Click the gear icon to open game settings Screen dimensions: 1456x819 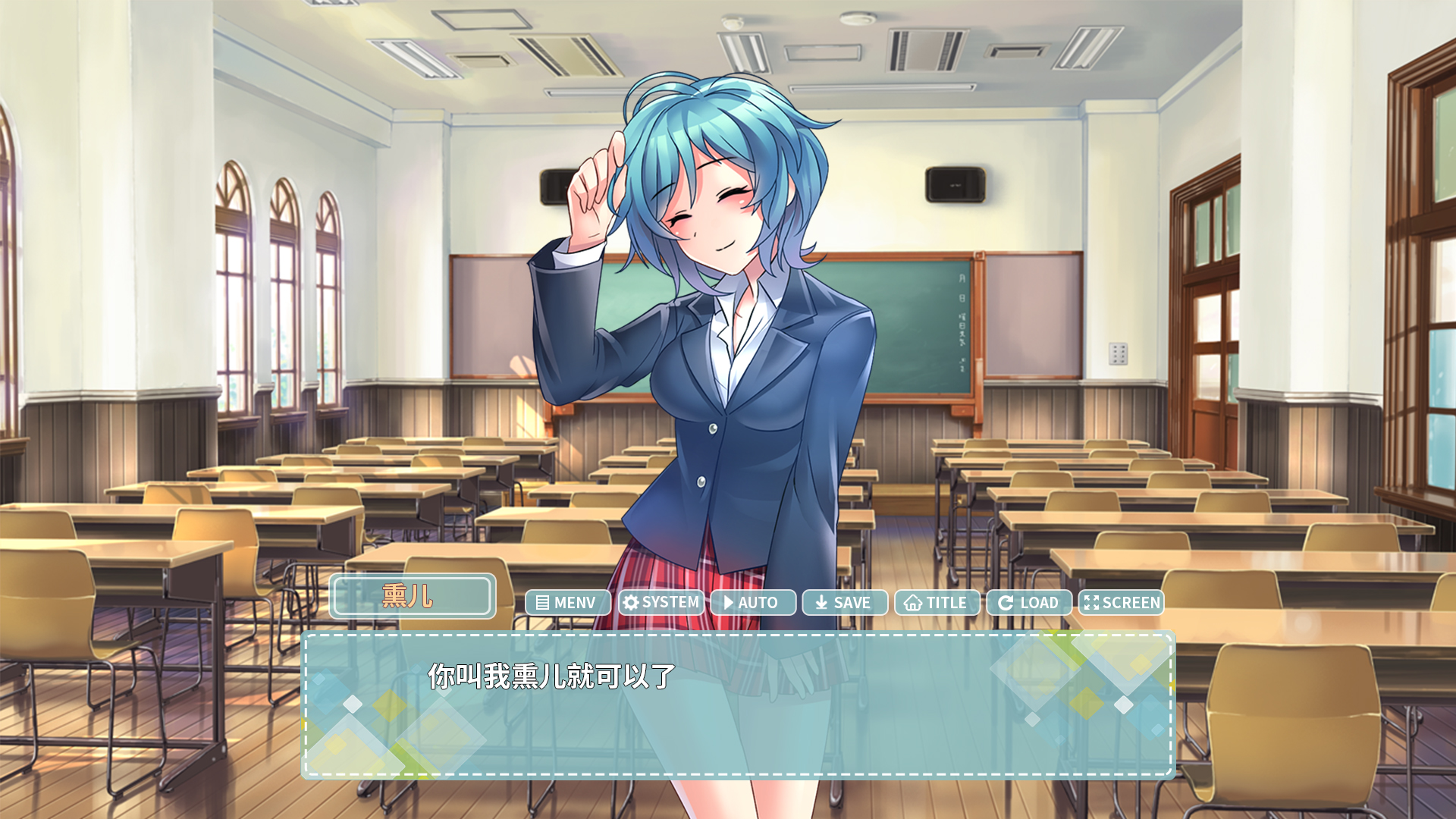coord(661,603)
